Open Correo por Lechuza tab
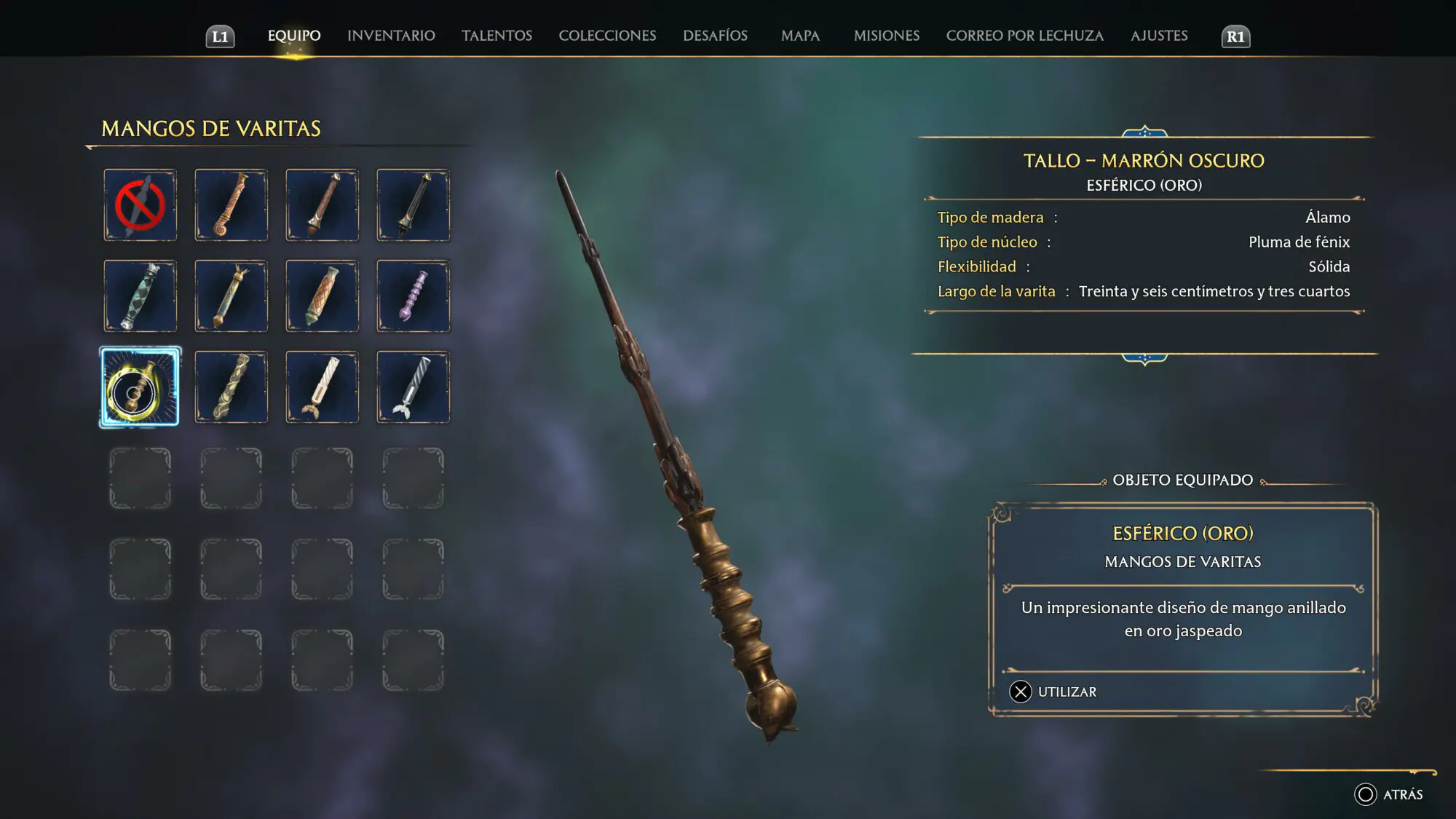 pos(1024,36)
